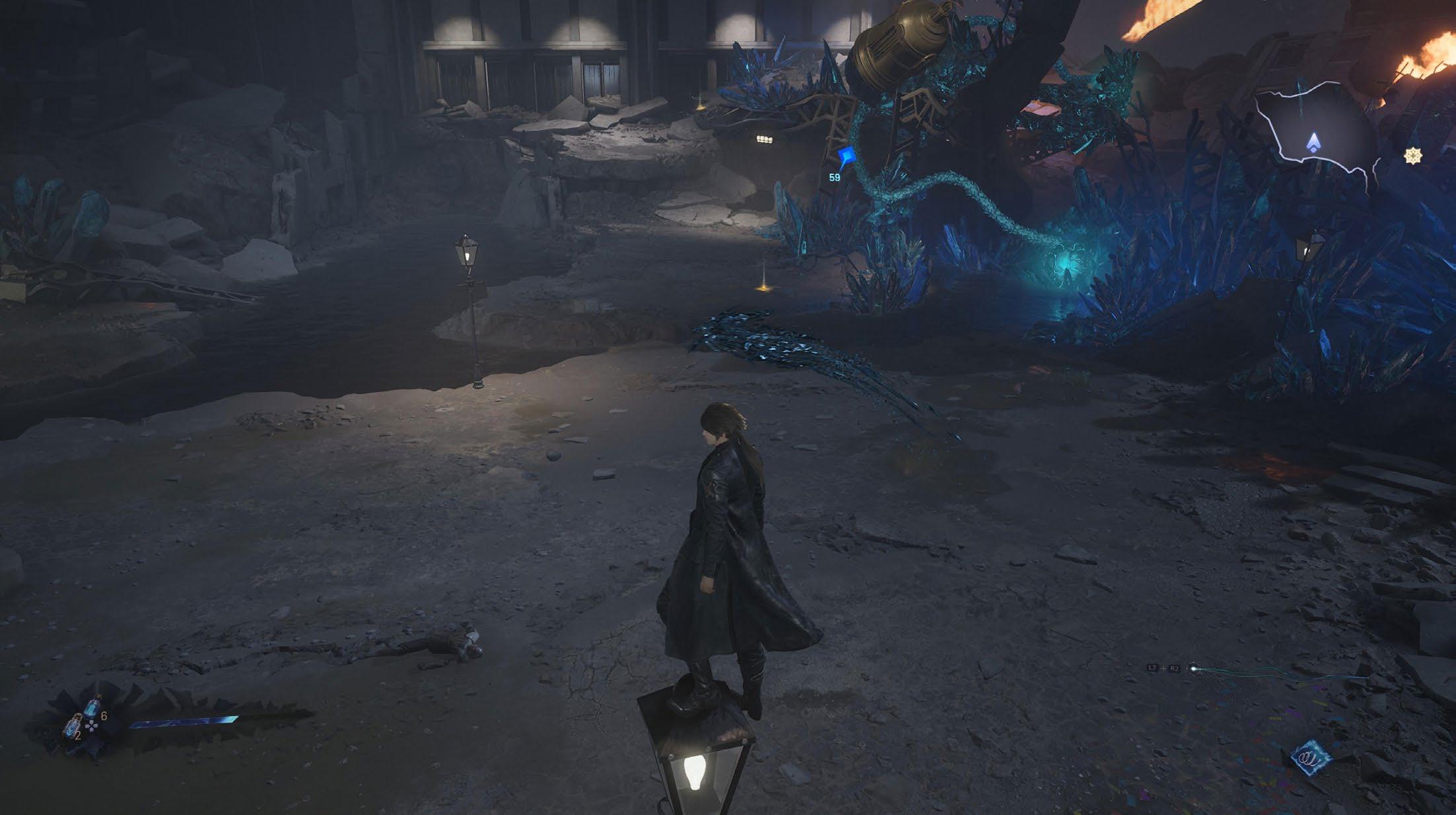This screenshot has height=815, width=1456.
Task: Activate the blue swirl ability icon
Action: (x=1309, y=756)
